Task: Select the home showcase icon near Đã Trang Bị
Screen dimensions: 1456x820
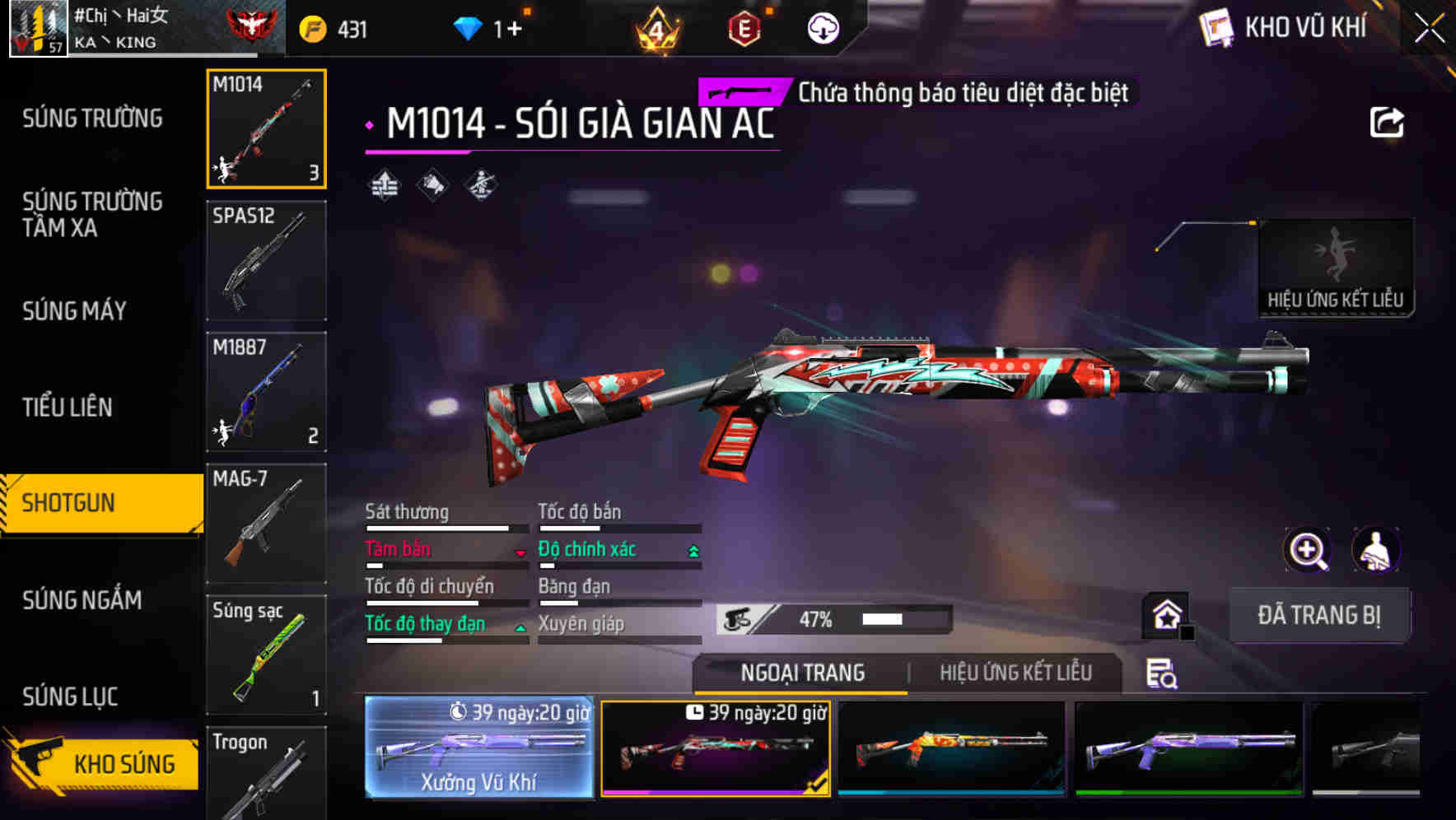Action: click(1165, 615)
